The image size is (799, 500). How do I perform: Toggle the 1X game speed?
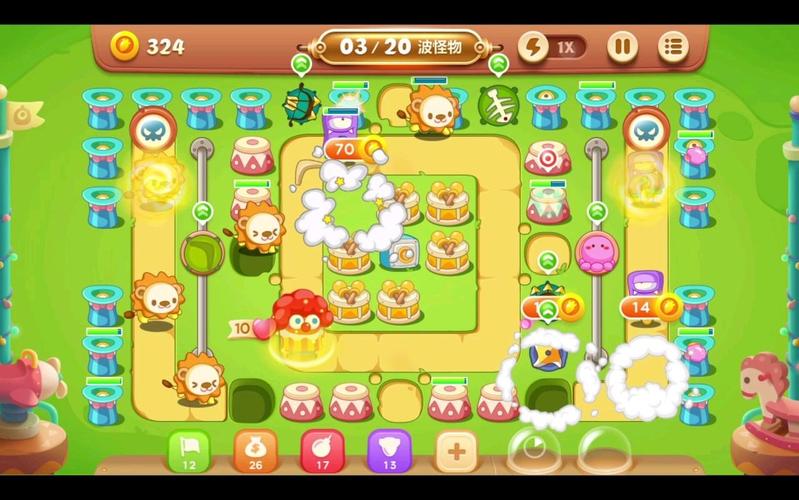552,46
